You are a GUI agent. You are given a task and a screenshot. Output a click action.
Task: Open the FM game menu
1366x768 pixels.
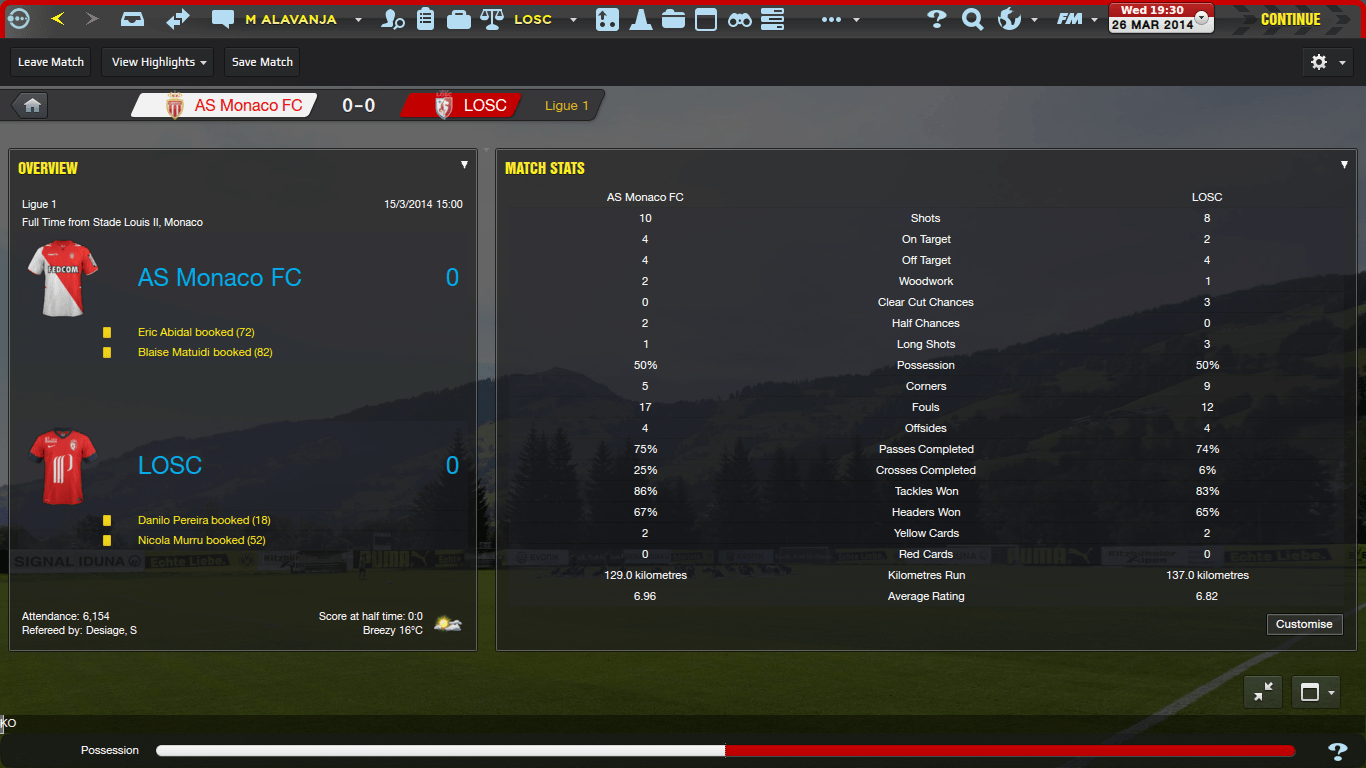click(x=1070, y=19)
